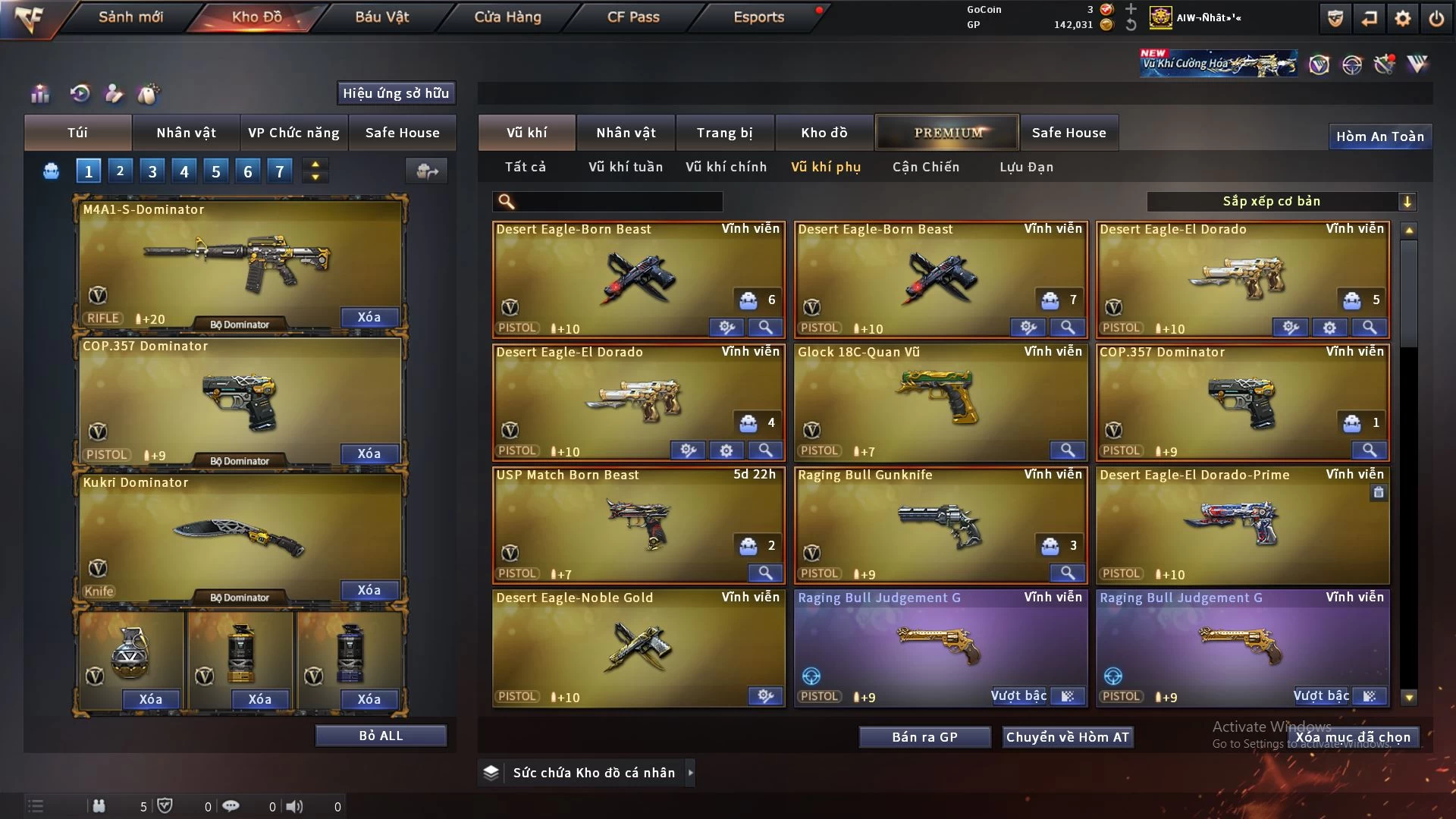Viewport: 1456px width, 819px height.
Task: Open the CF Pass page
Action: point(633,17)
